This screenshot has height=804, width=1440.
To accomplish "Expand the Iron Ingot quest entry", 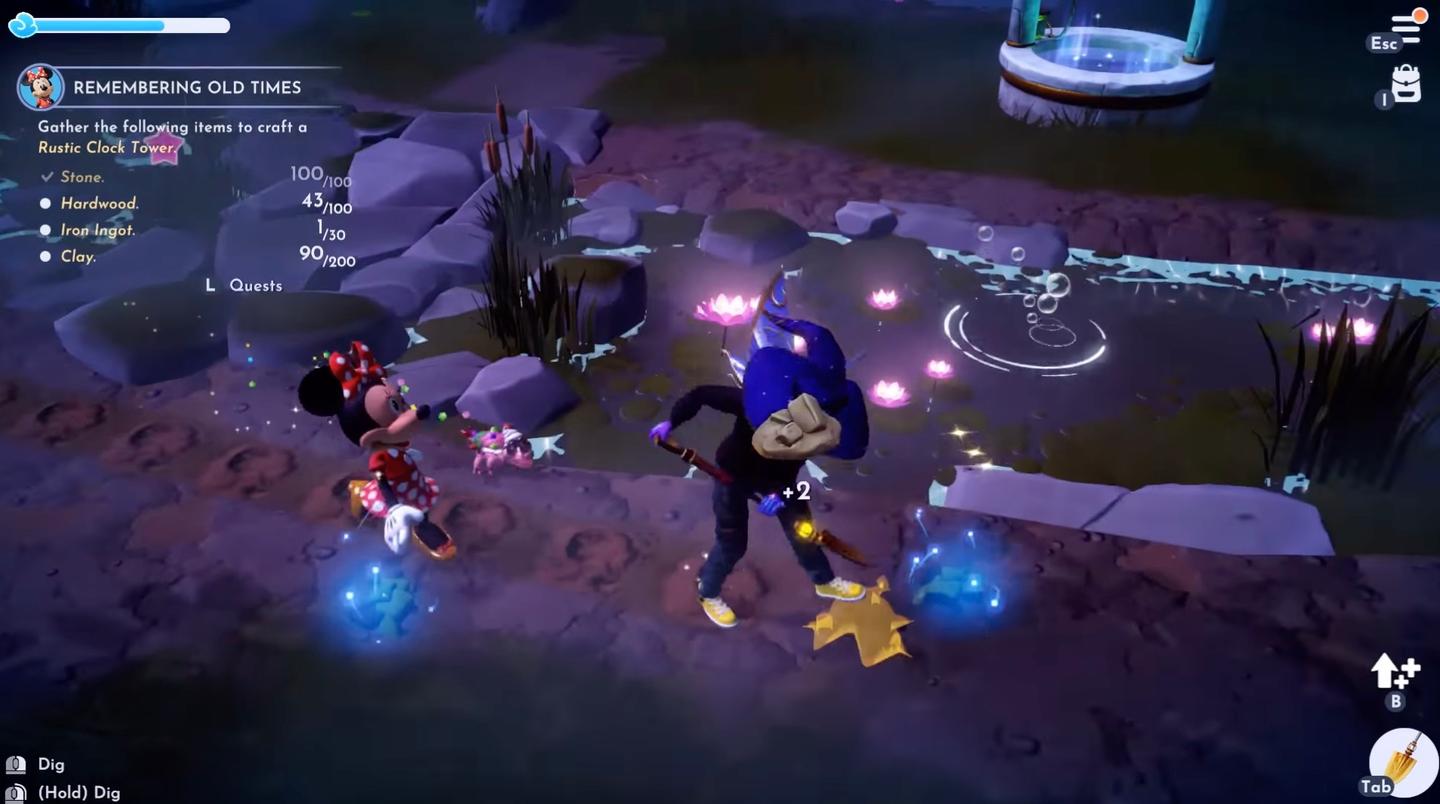I will (46, 230).
